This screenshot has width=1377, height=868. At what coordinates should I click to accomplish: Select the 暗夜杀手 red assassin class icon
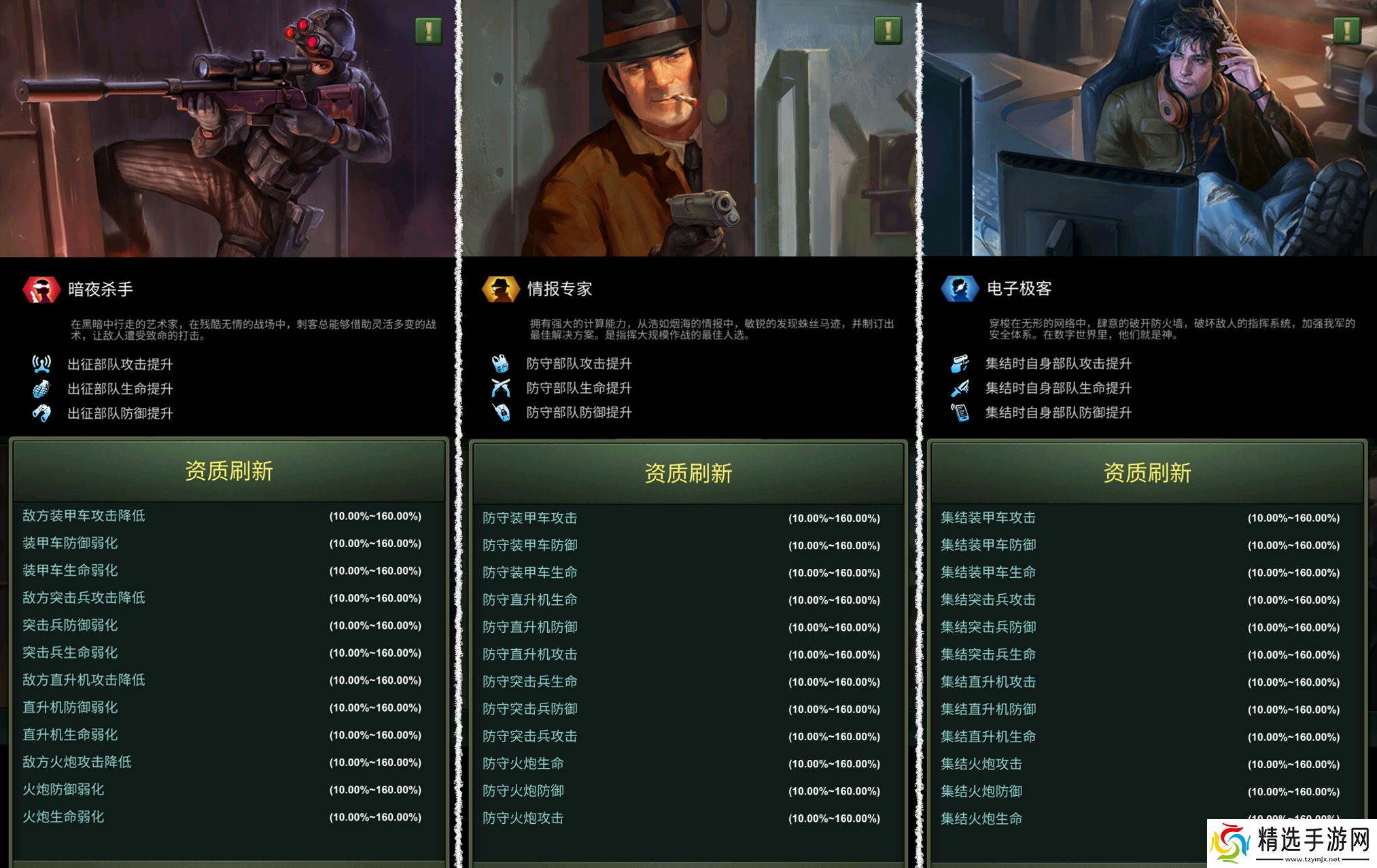41,289
